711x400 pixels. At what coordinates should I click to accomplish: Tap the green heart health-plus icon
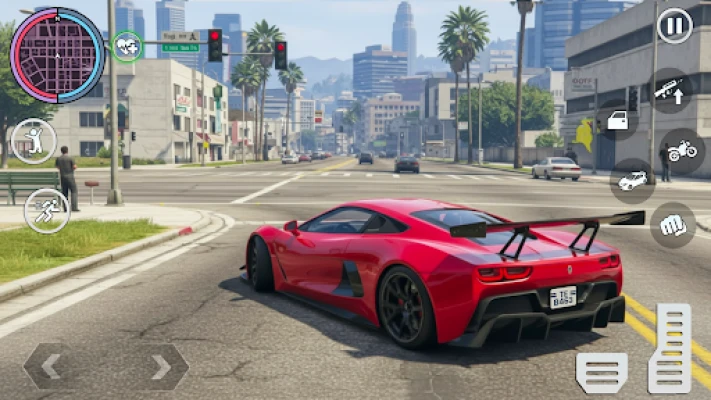click(x=127, y=46)
